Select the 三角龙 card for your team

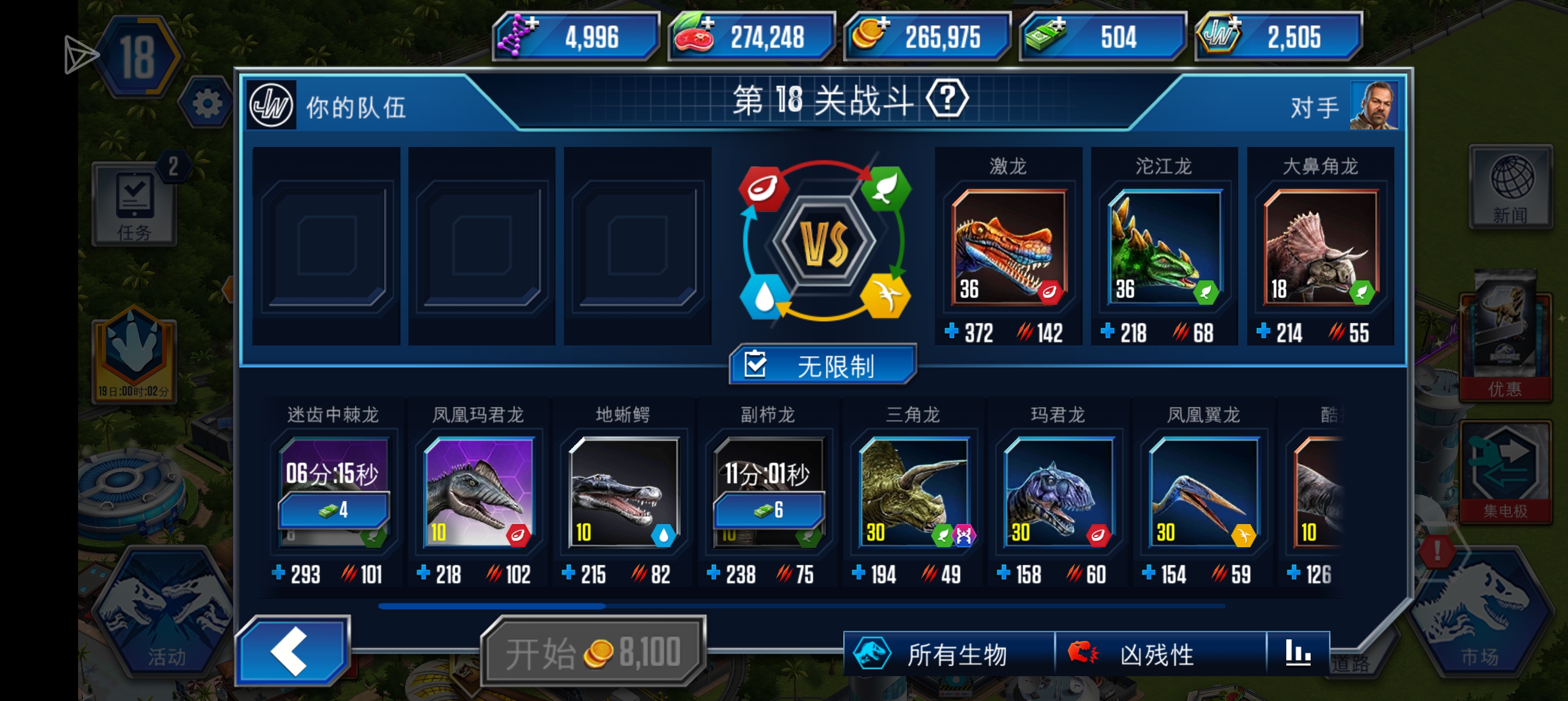coord(913,493)
